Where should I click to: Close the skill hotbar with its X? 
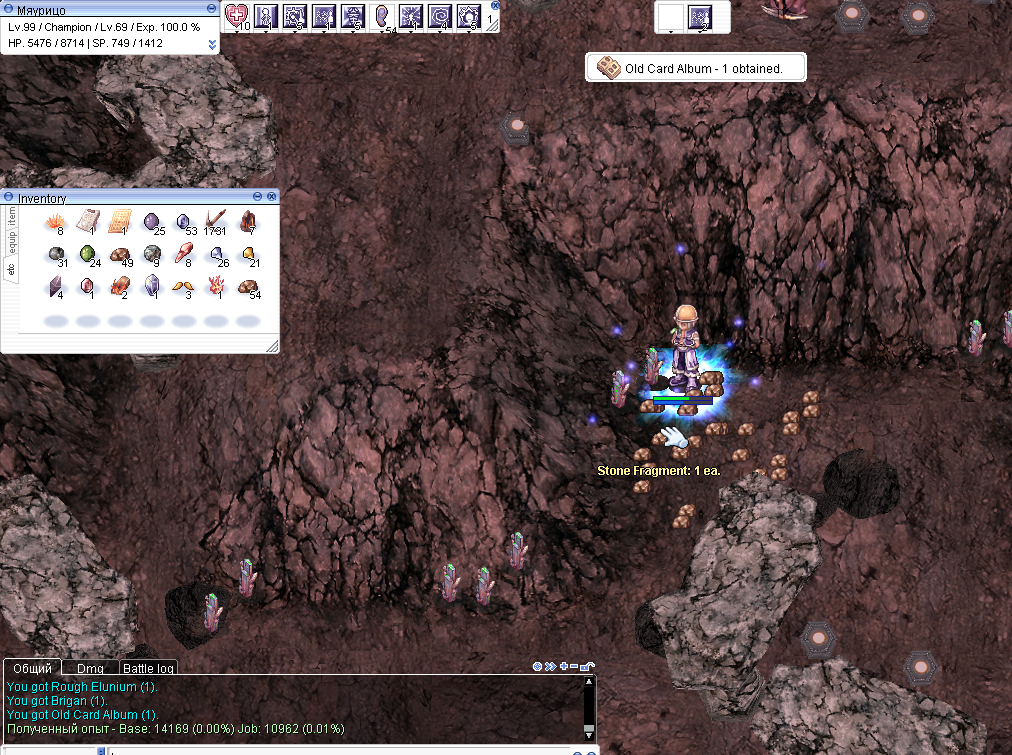(495, 6)
